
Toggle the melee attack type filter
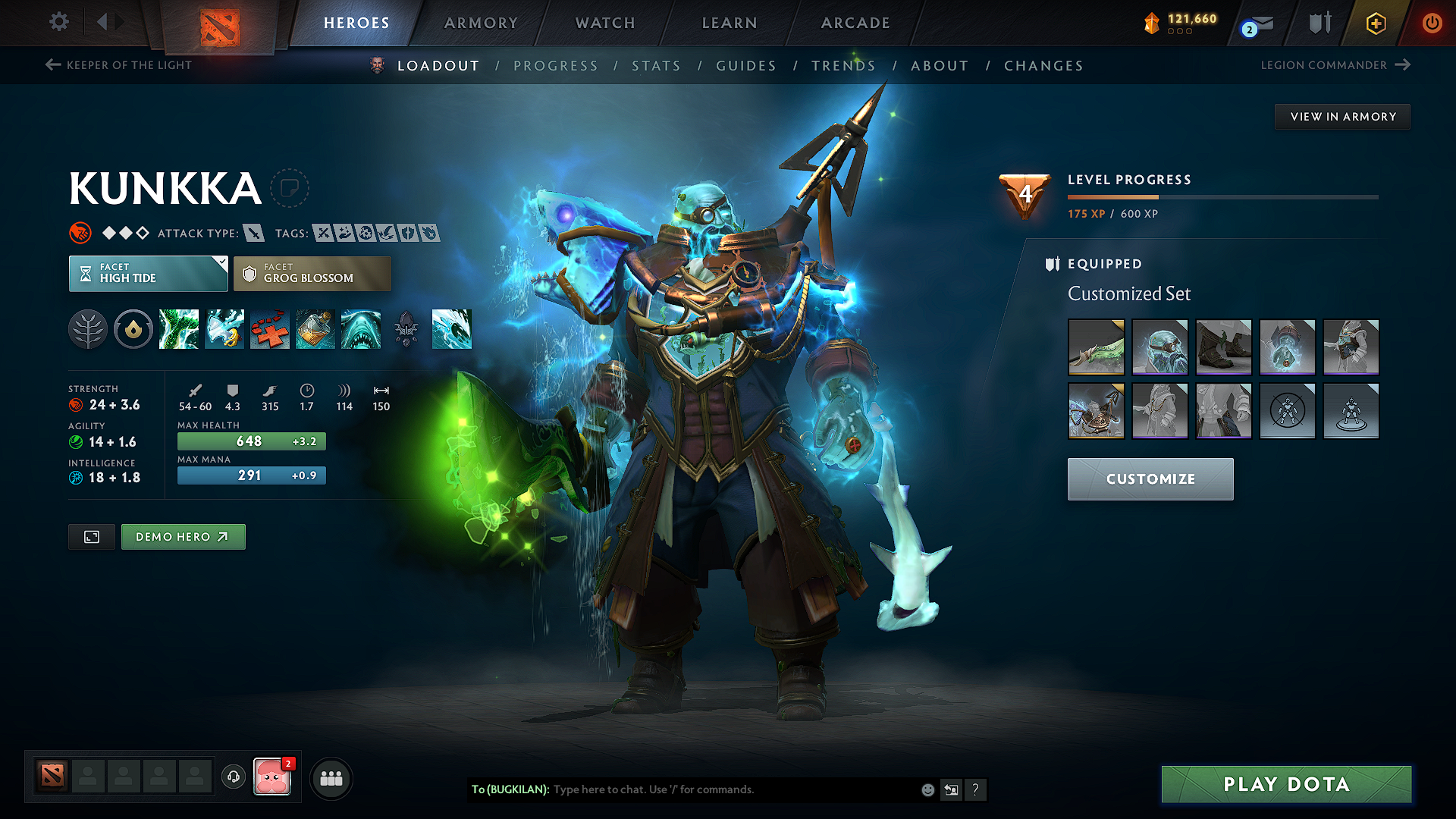[x=253, y=233]
